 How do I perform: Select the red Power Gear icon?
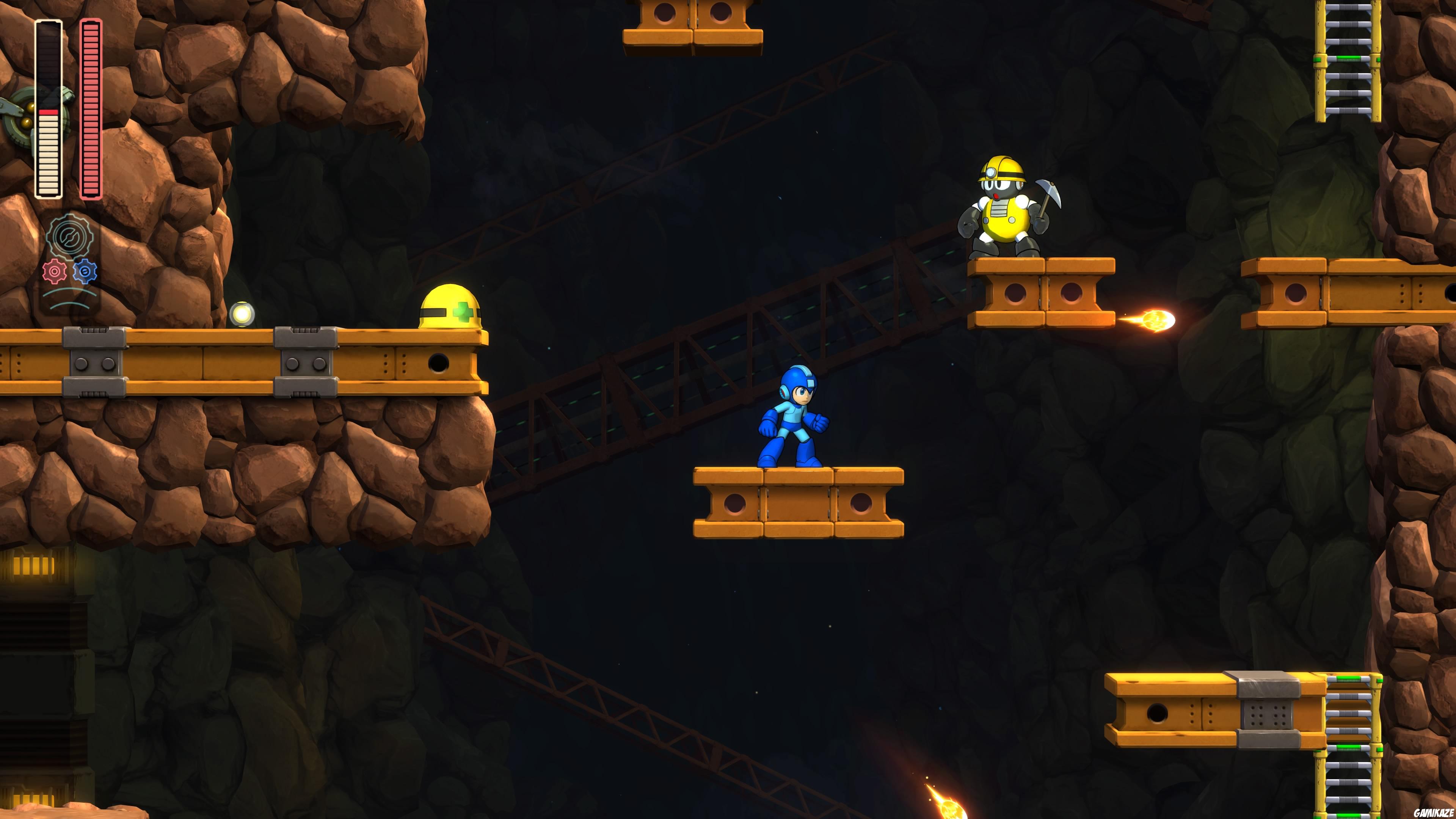pyautogui.click(x=55, y=271)
